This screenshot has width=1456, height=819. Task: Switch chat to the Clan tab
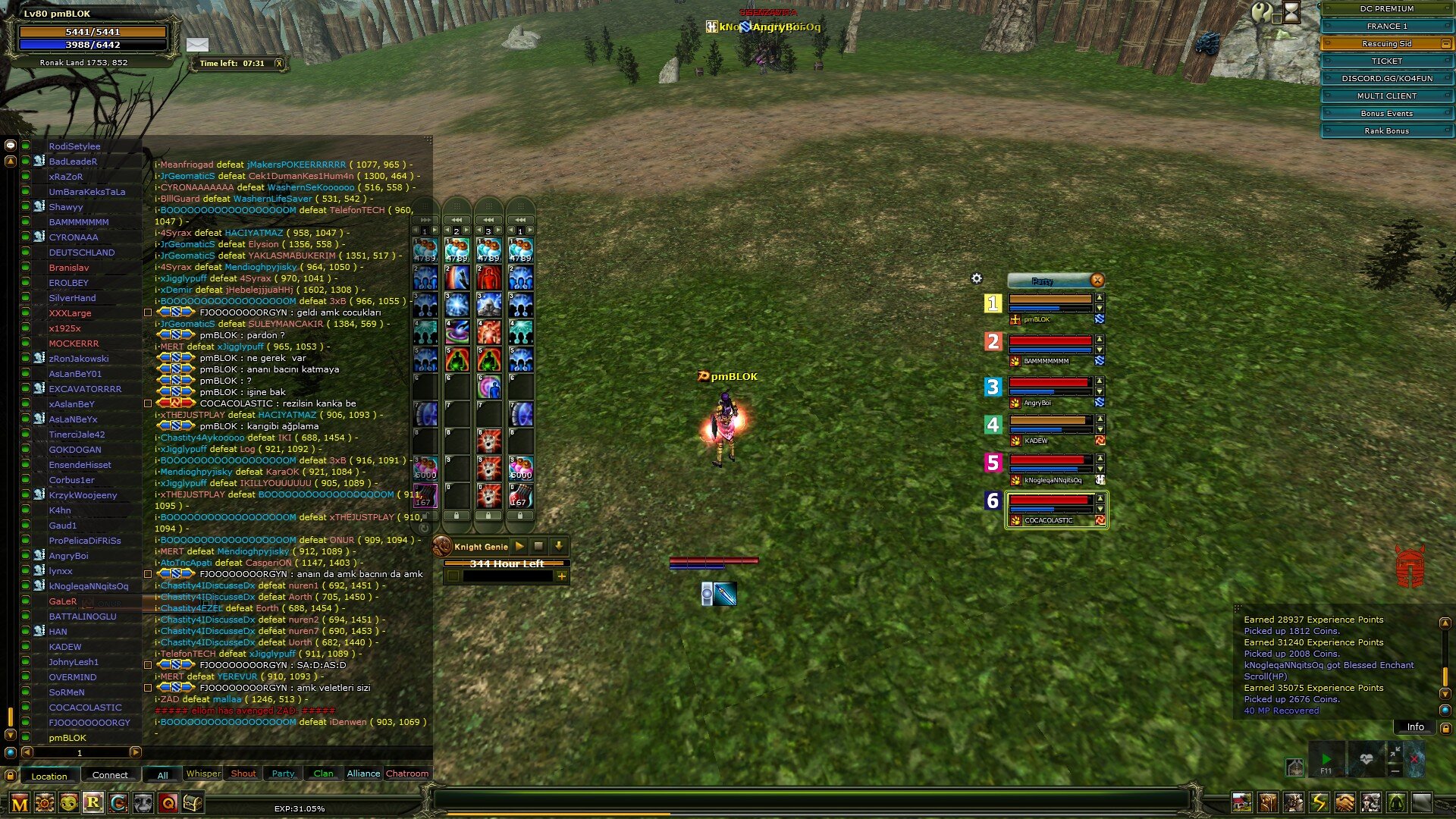323,774
